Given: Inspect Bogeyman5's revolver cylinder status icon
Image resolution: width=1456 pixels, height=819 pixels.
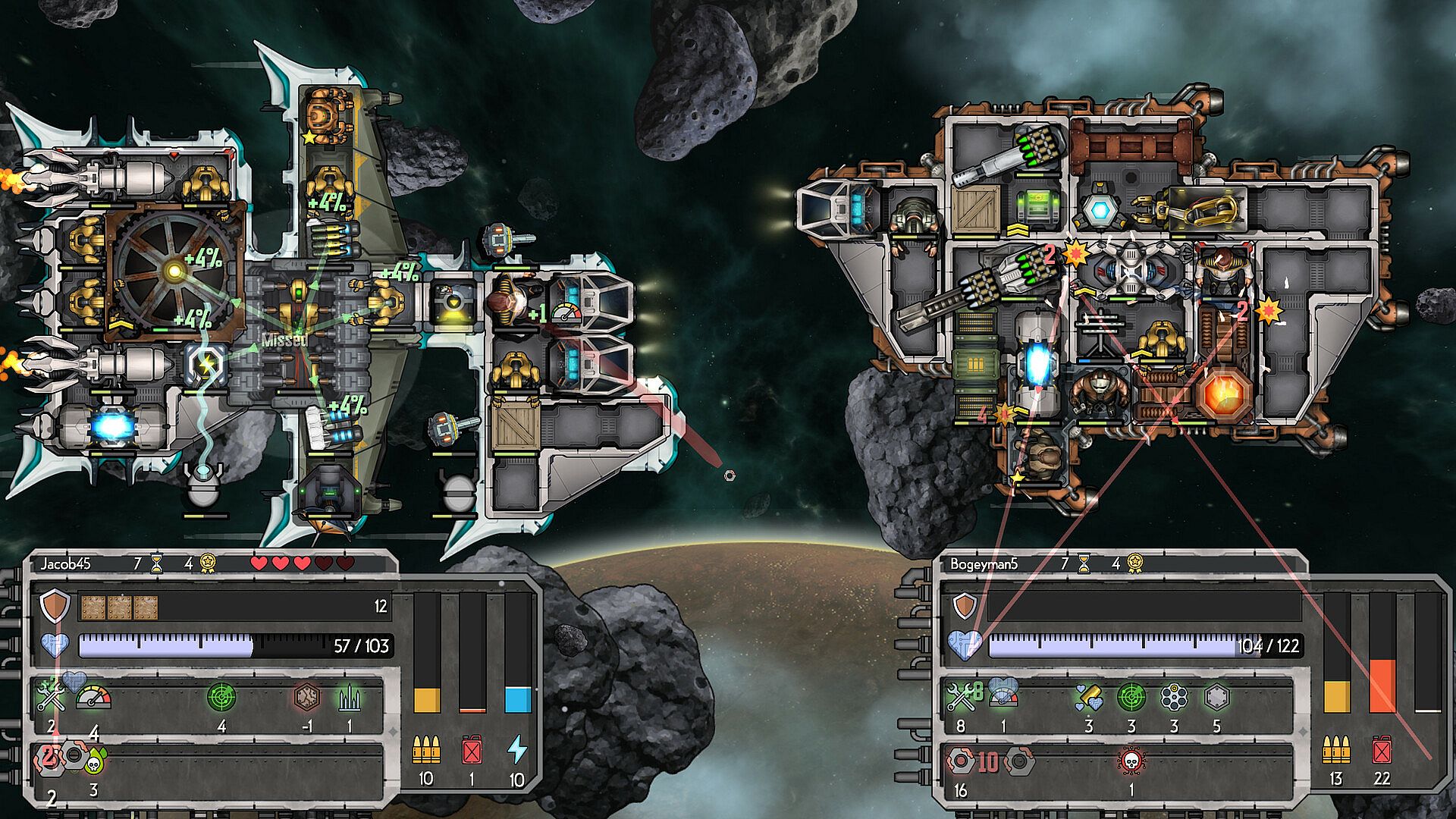Looking at the screenshot, I should [1174, 697].
